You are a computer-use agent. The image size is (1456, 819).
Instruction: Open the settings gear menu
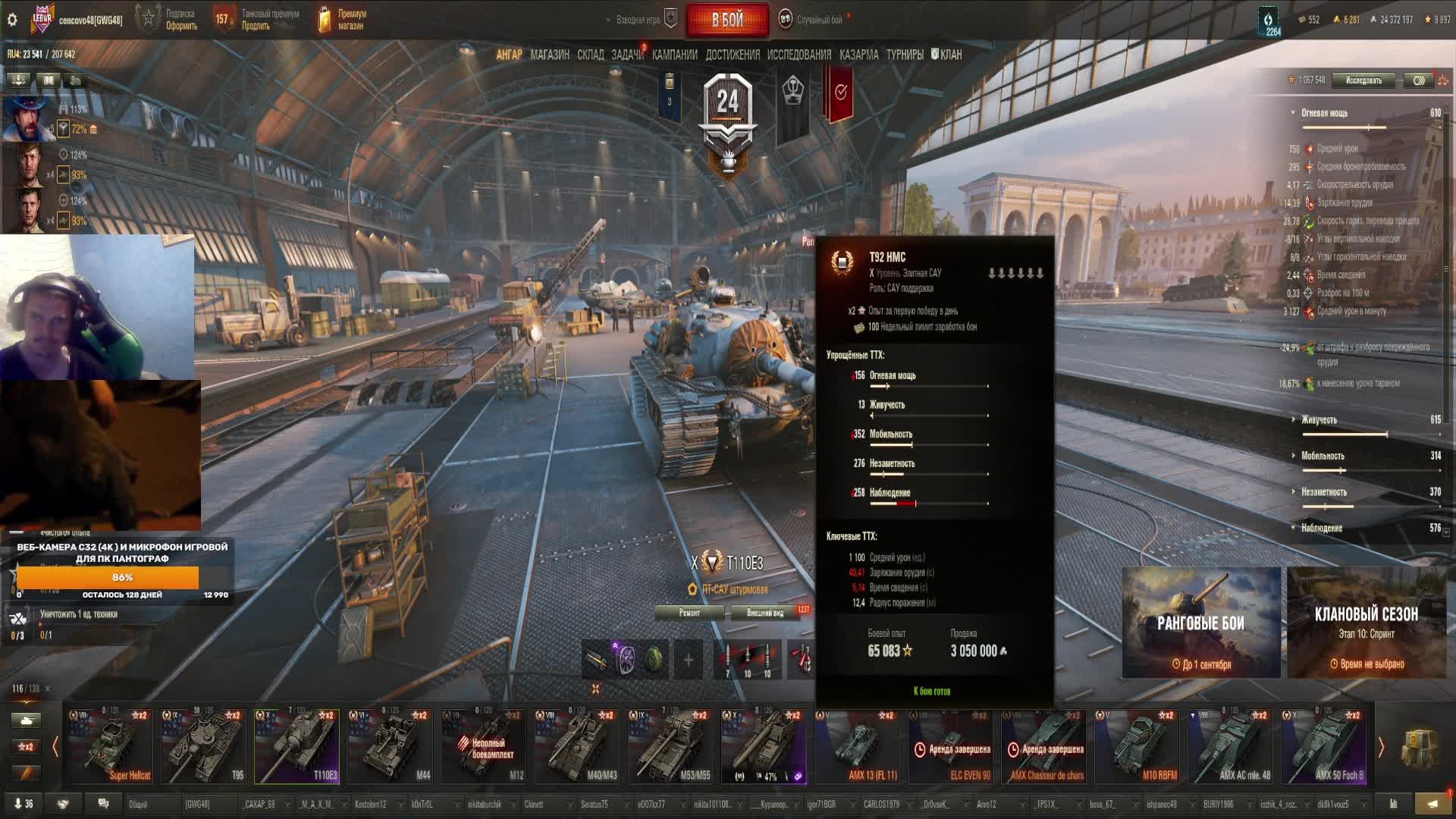(x=12, y=20)
